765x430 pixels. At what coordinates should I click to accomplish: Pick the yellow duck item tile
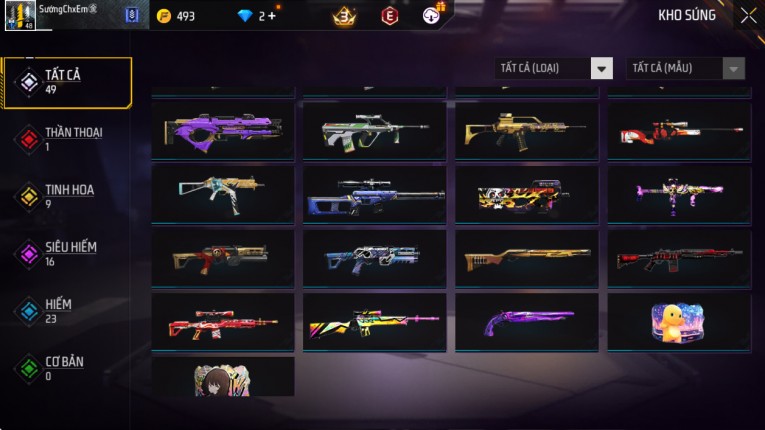[x=679, y=322]
